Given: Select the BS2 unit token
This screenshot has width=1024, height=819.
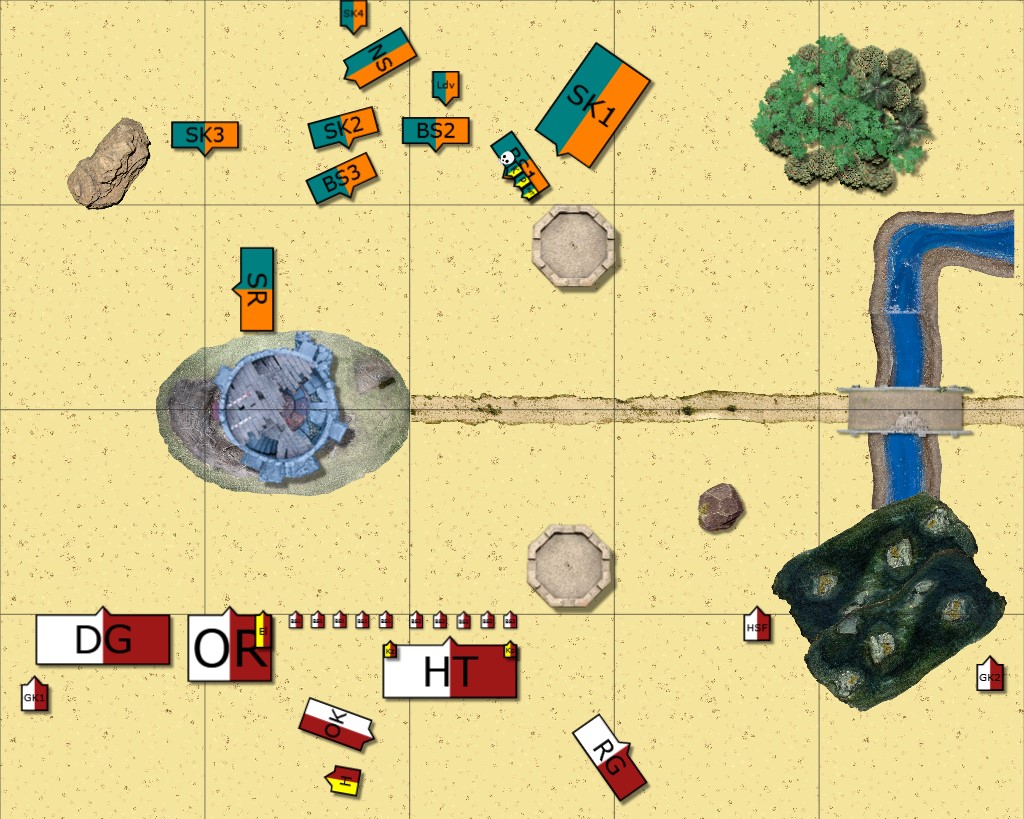Looking at the screenshot, I should (436, 131).
